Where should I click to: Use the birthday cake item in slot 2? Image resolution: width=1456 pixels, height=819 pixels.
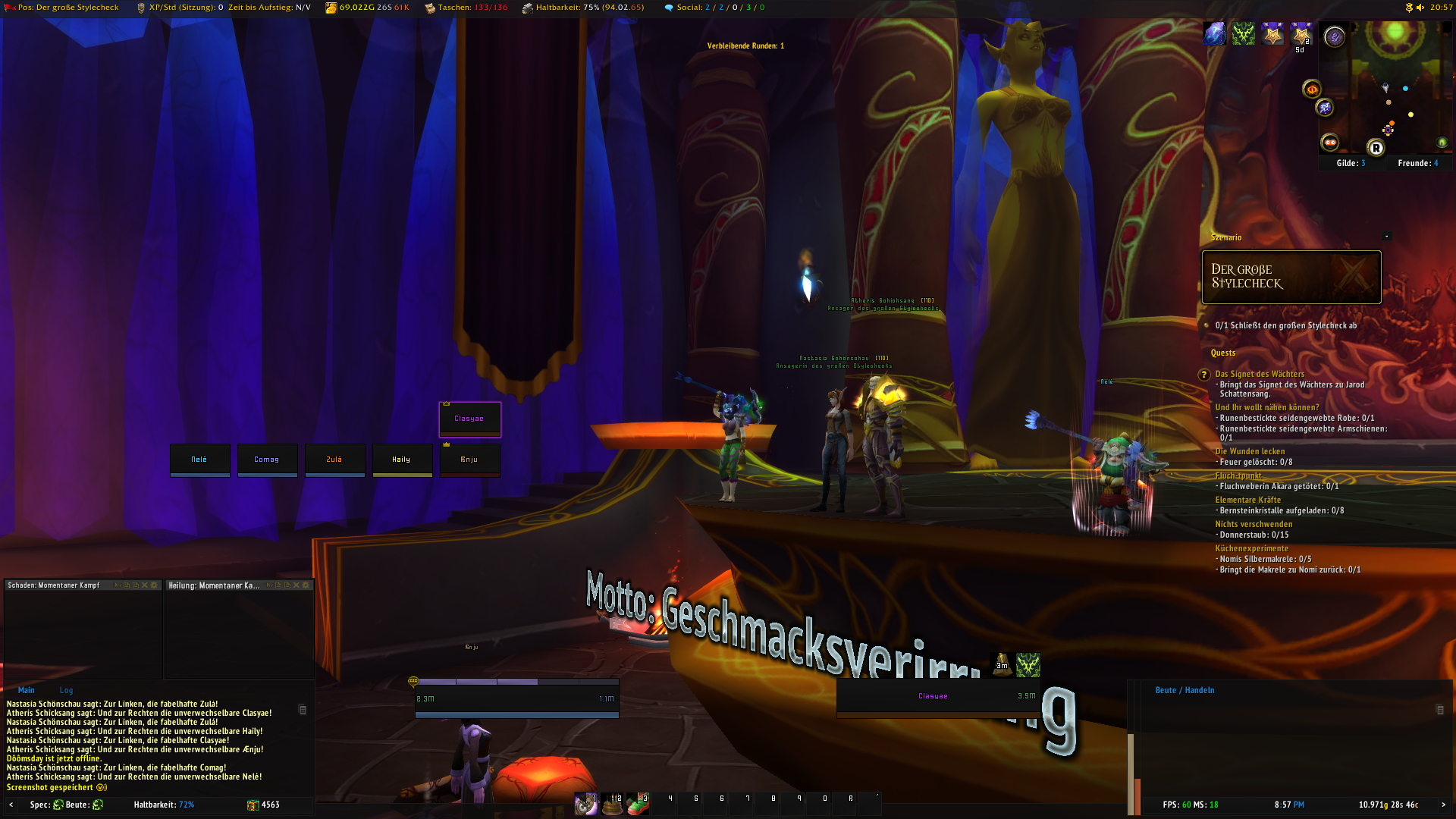612,804
